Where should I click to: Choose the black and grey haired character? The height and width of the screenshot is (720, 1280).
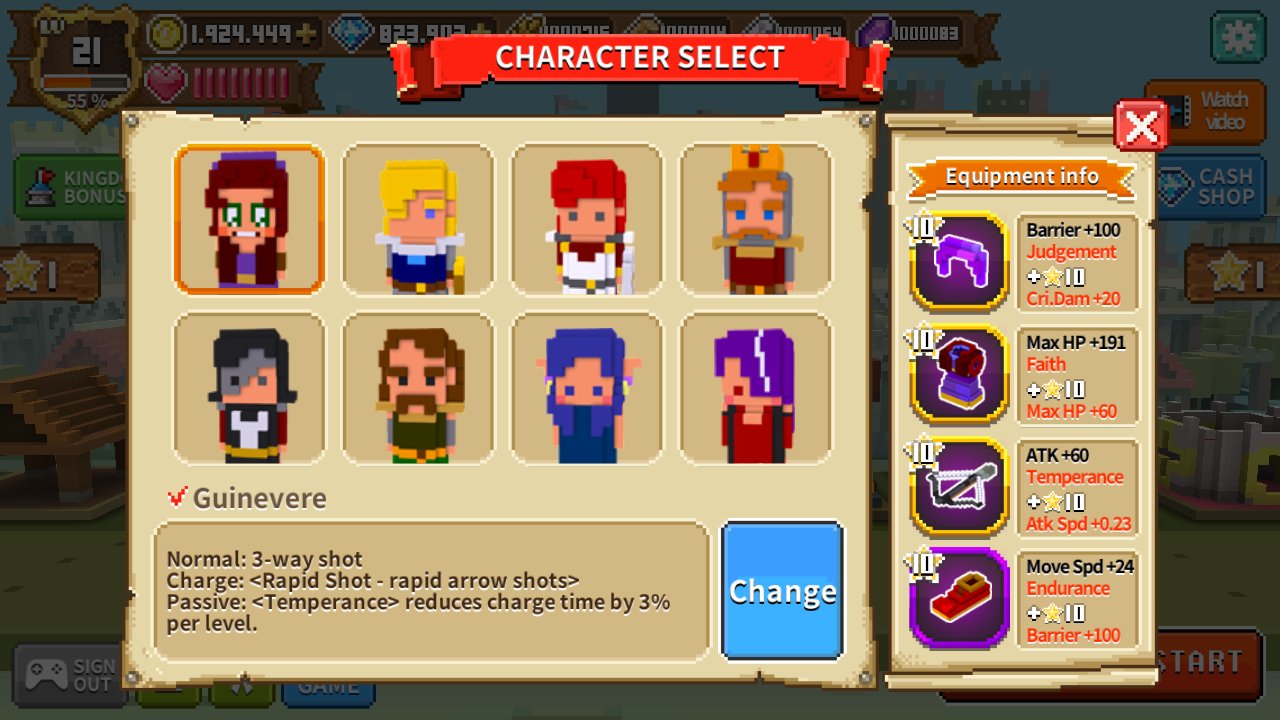pyautogui.click(x=249, y=388)
